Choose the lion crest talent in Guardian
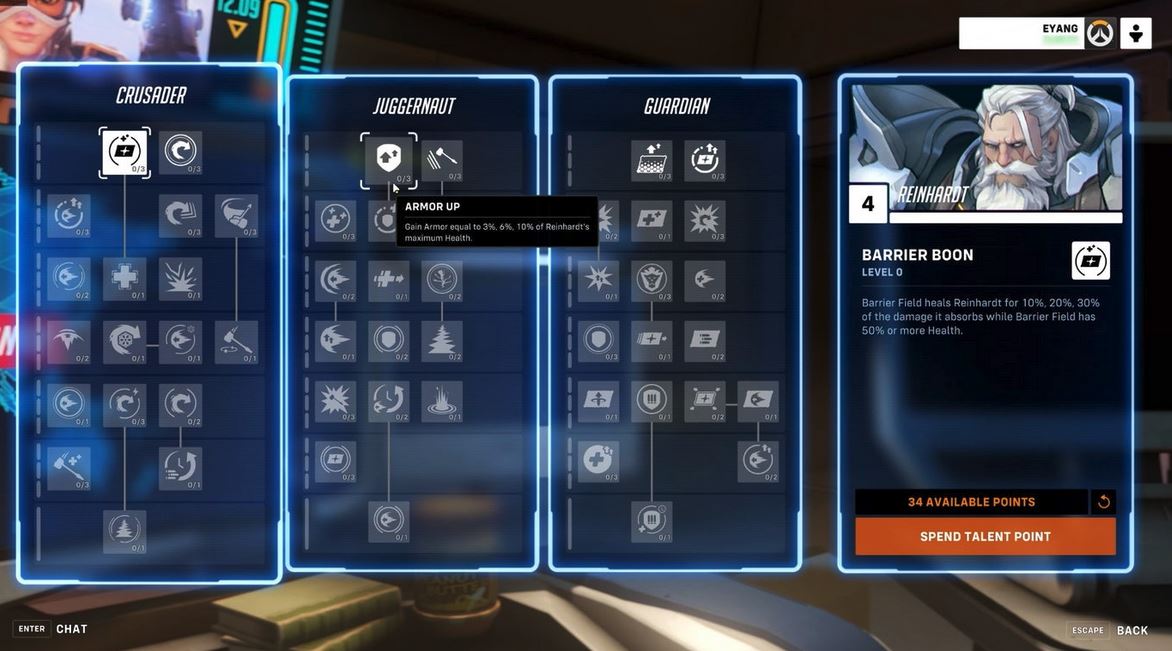Viewport: 1172px width, 651px height. point(651,281)
